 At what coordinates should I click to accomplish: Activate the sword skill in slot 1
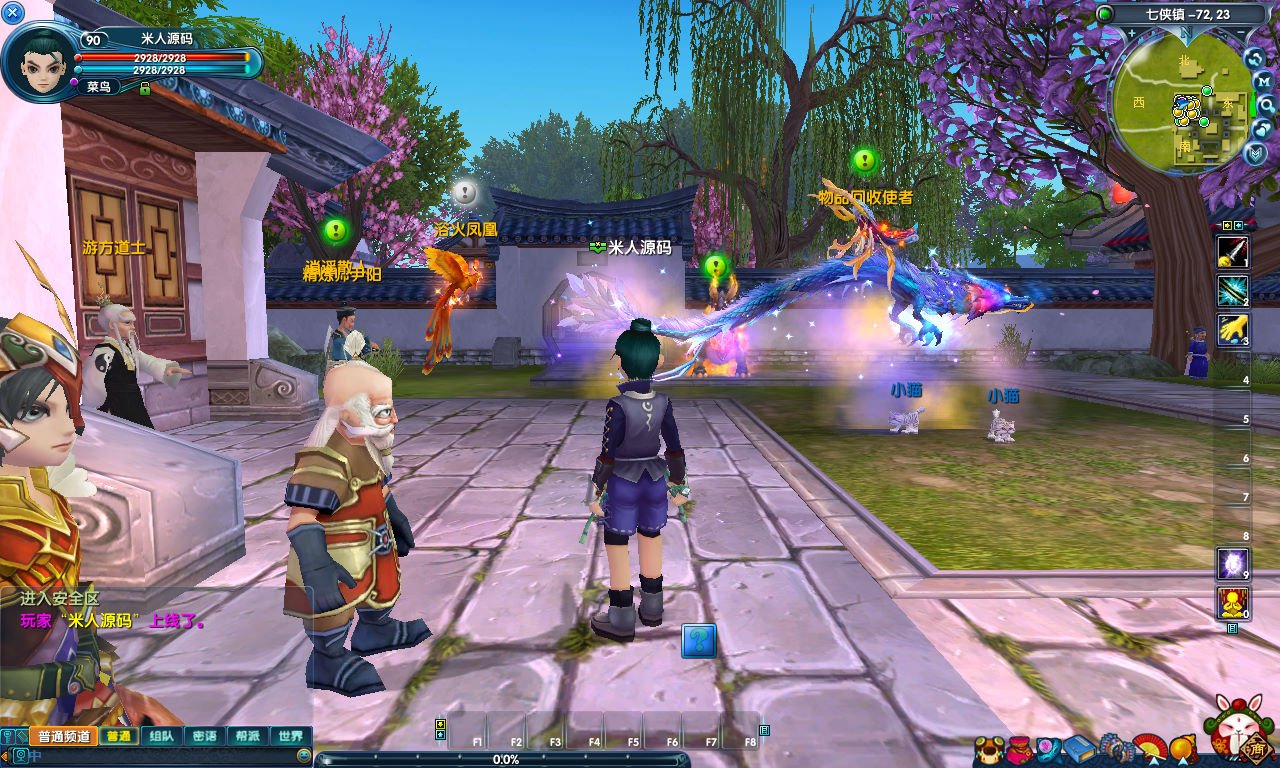(1232, 252)
